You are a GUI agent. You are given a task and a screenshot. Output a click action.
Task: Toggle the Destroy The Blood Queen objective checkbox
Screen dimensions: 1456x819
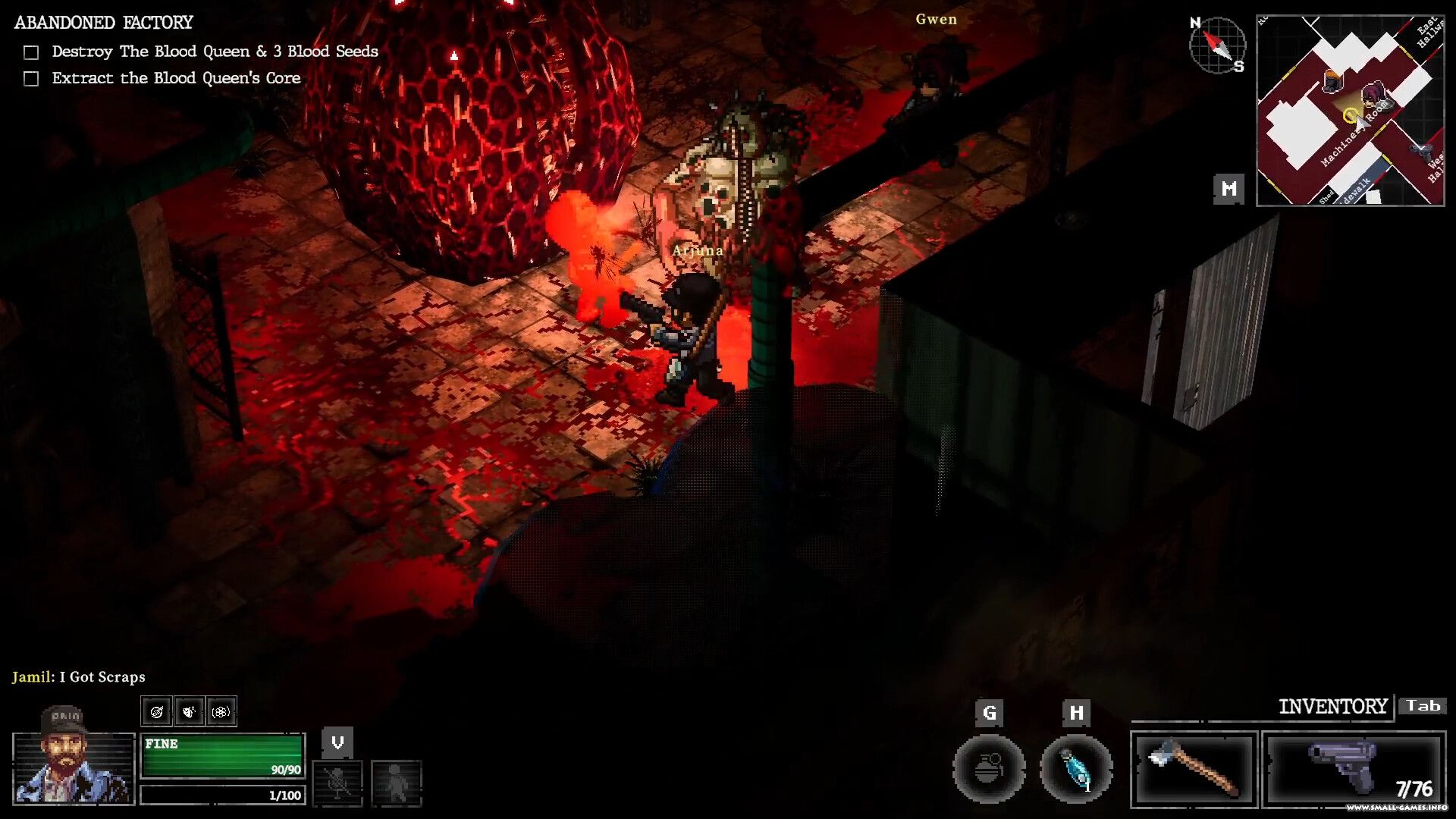(x=31, y=52)
